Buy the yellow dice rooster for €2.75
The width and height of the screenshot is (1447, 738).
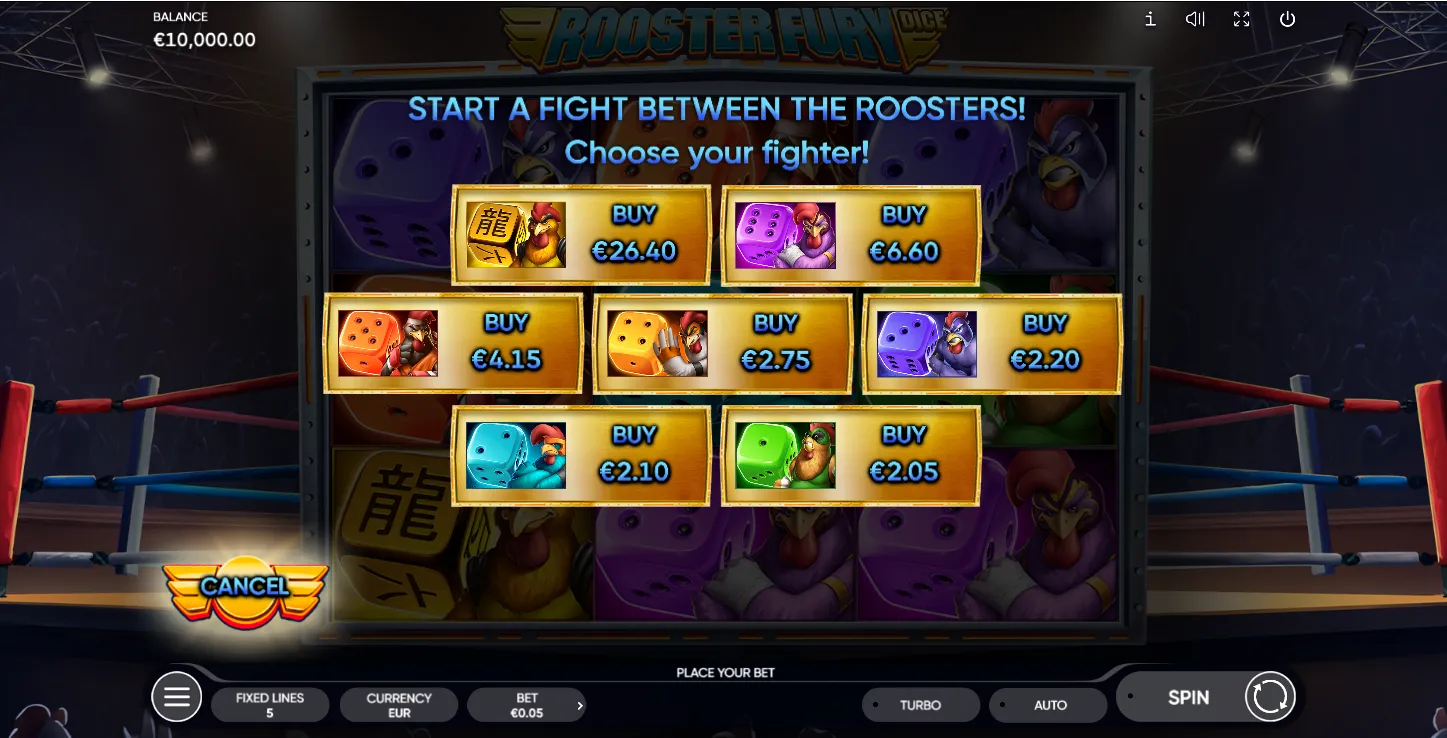point(723,343)
